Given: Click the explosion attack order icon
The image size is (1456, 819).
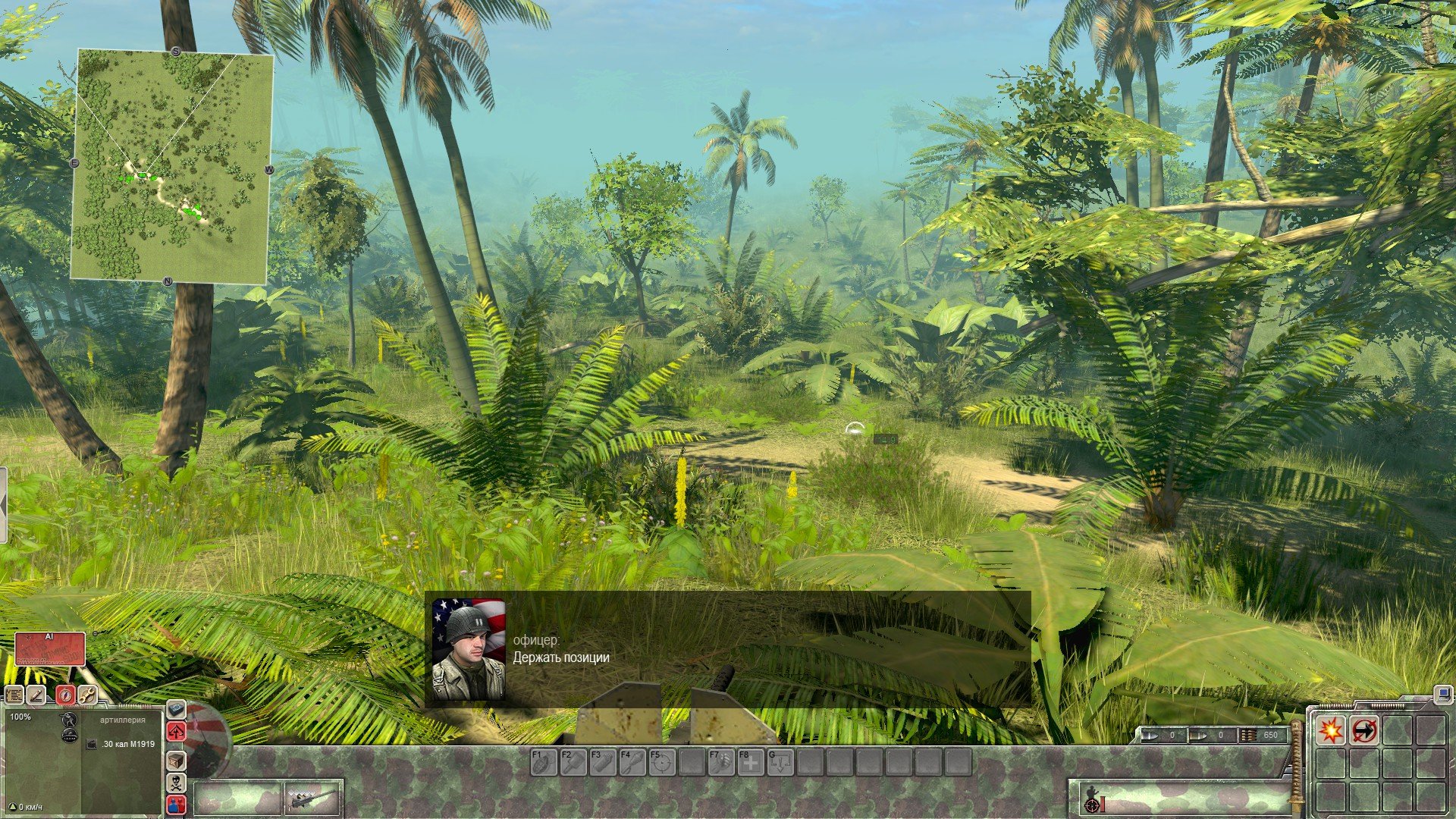Looking at the screenshot, I should point(1331,730).
